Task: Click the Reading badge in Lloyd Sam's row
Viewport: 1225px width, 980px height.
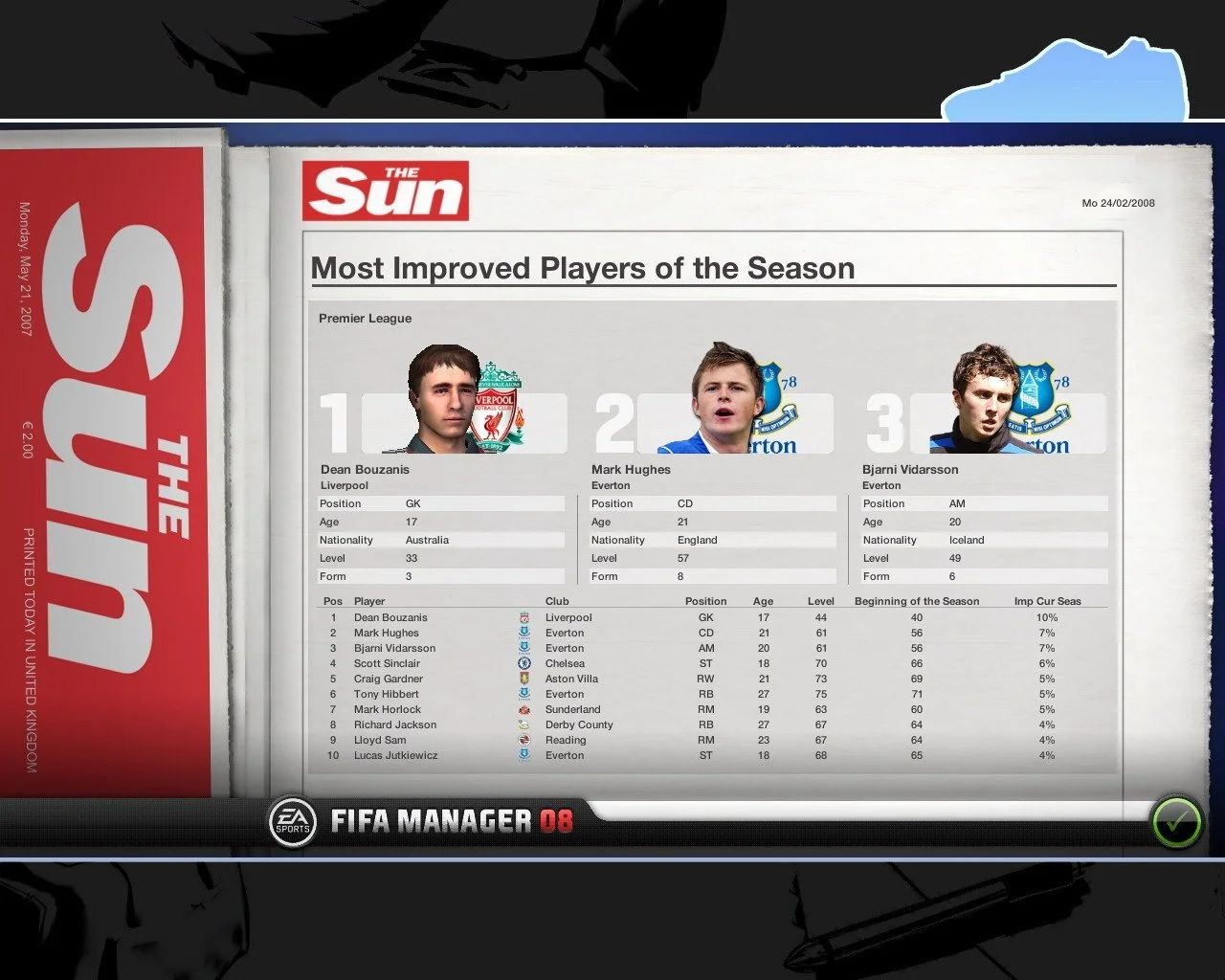Action: coord(523,740)
